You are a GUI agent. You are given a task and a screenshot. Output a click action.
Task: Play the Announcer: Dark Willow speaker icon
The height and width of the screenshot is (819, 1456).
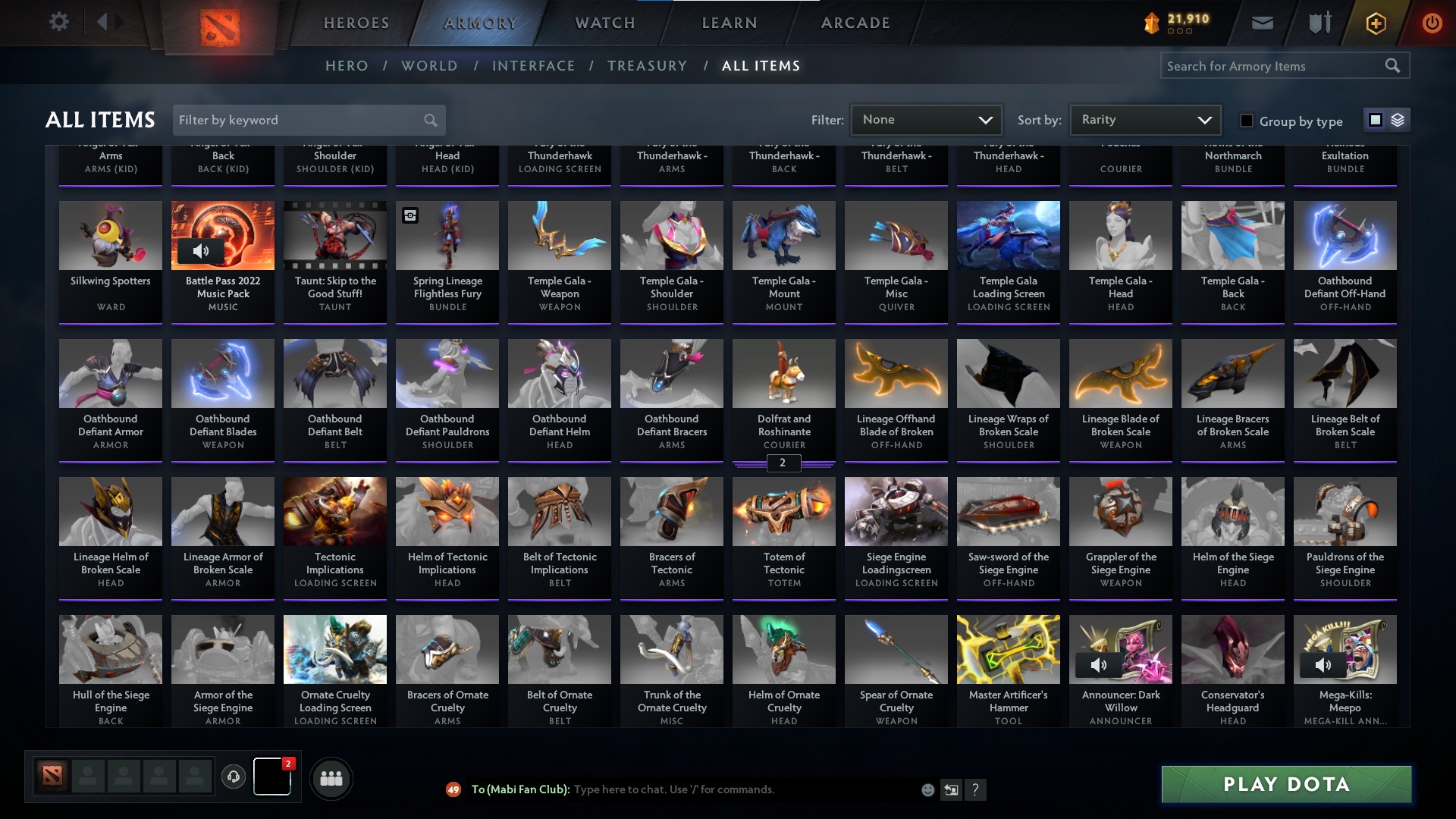click(x=1100, y=664)
